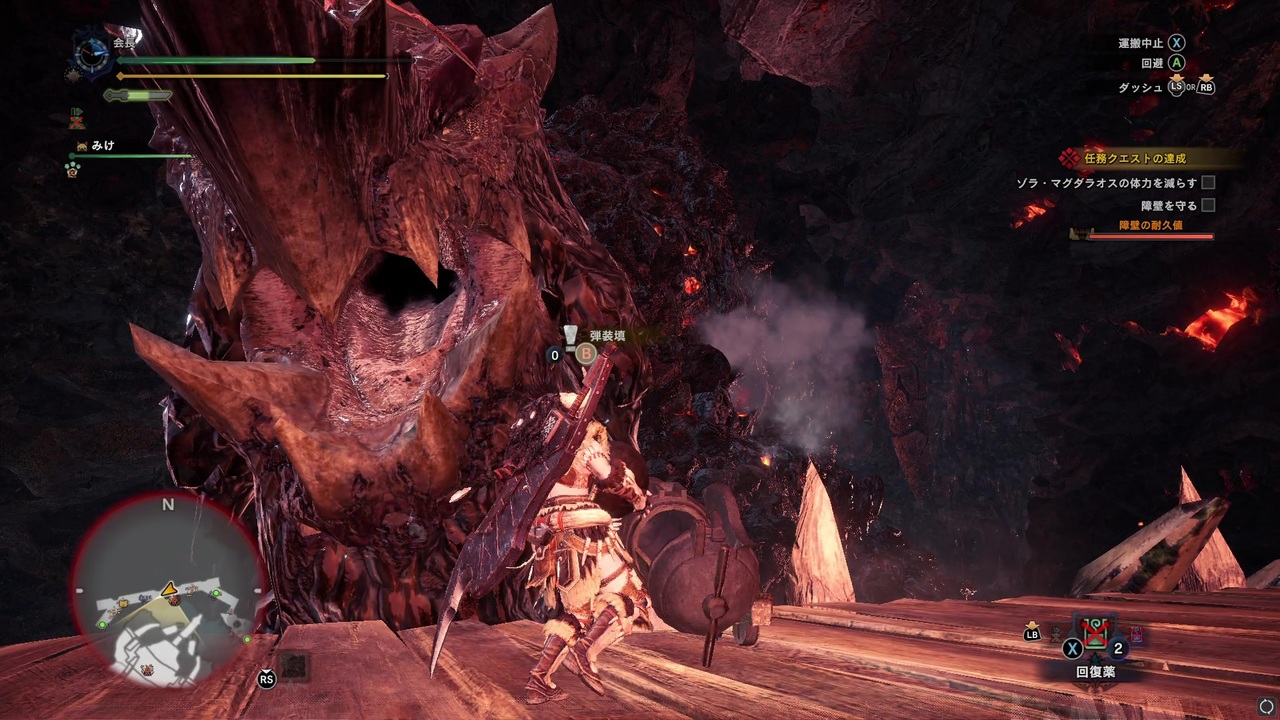Choose the red crossed item right of potion
The image size is (1280, 720).
coord(1137,635)
